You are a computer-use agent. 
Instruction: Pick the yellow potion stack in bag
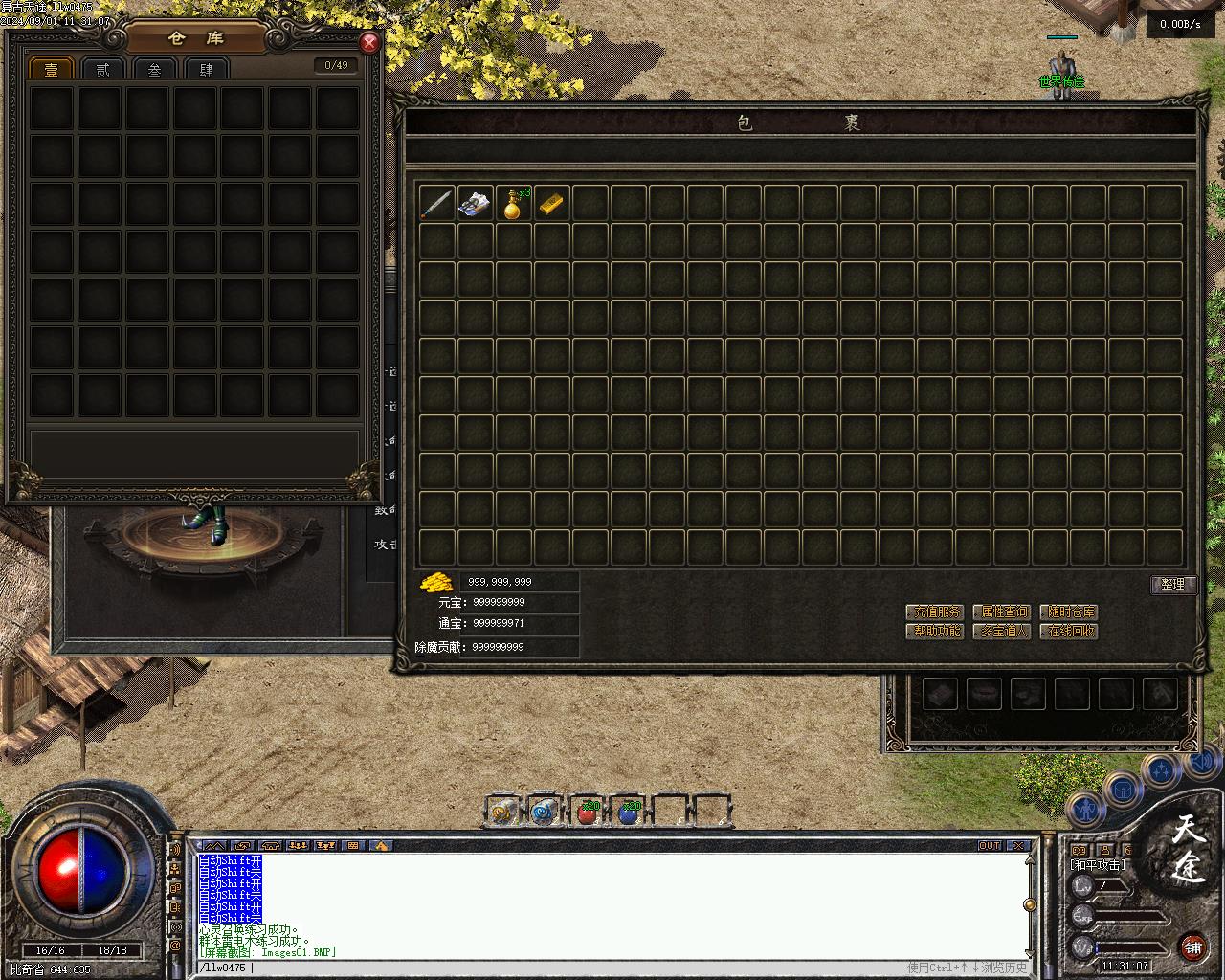click(514, 203)
